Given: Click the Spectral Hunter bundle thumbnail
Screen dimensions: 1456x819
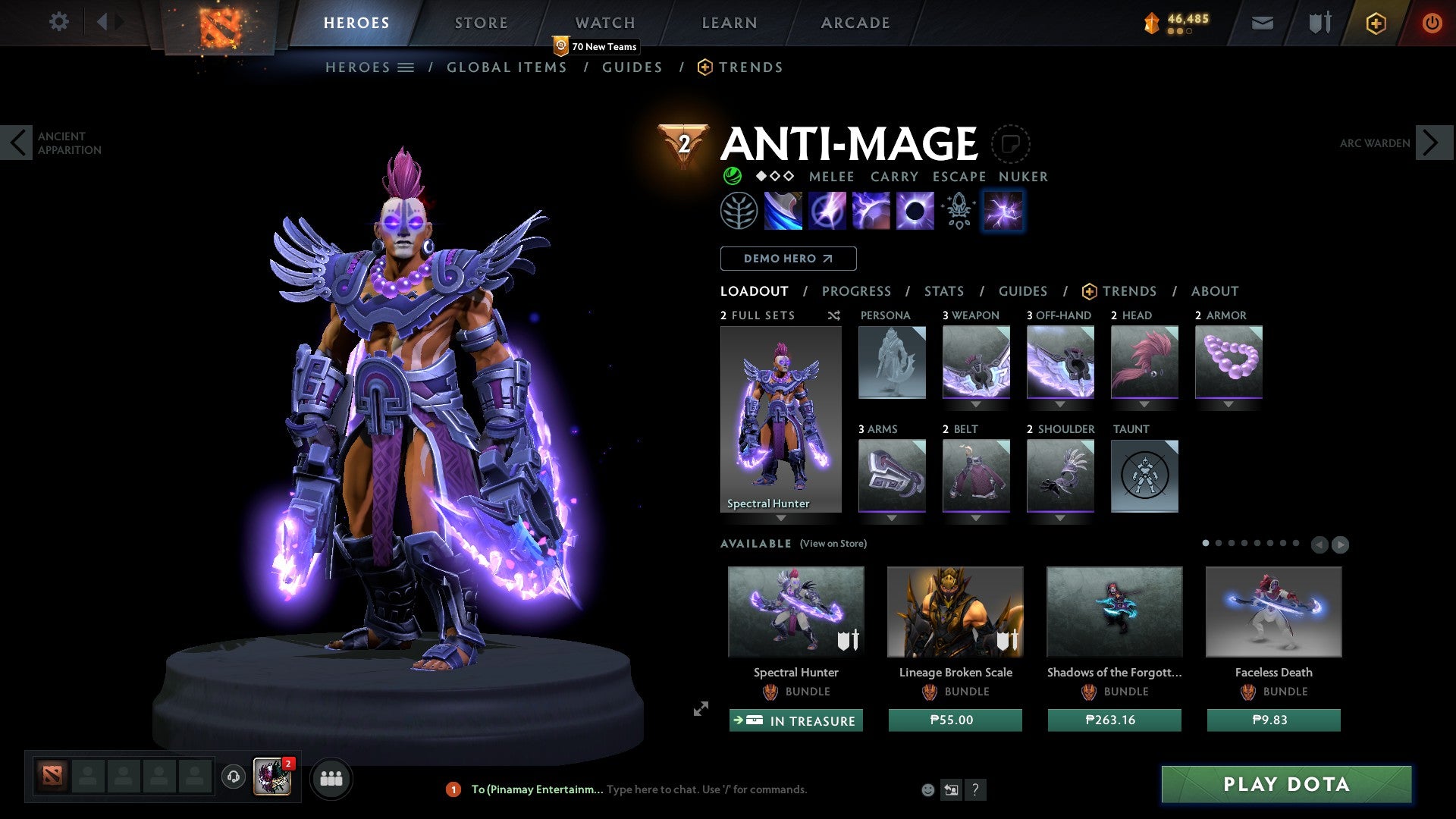Looking at the screenshot, I should coord(795,611).
